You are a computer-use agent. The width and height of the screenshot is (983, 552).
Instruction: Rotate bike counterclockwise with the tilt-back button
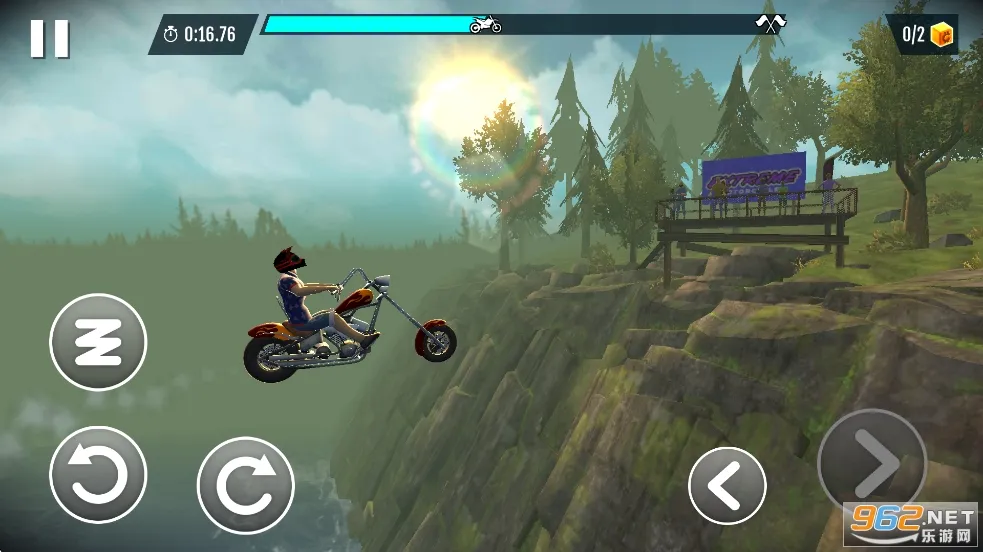point(98,475)
